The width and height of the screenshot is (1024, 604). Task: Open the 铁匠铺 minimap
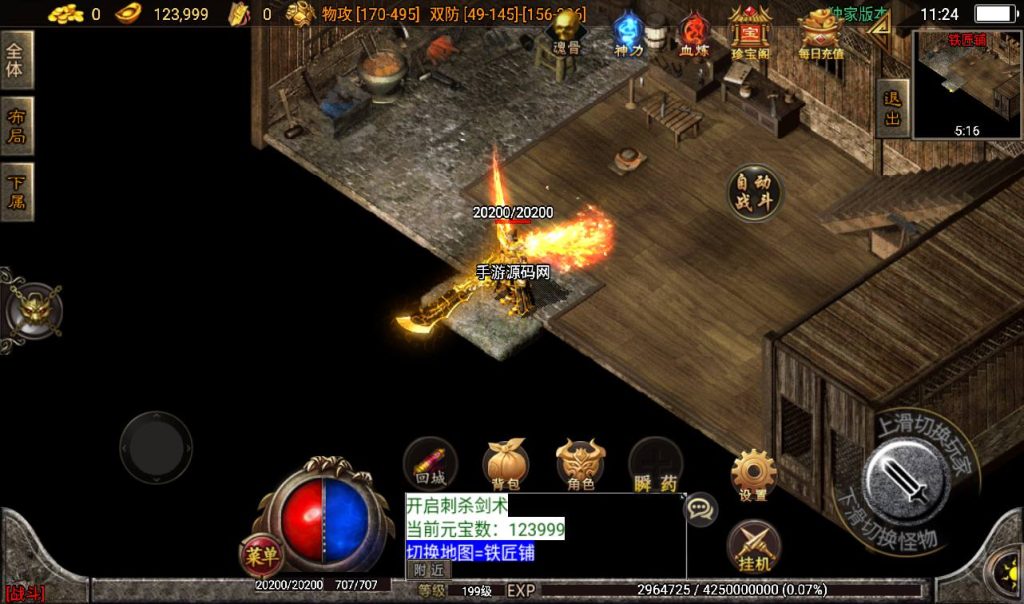click(x=966, y=85)
